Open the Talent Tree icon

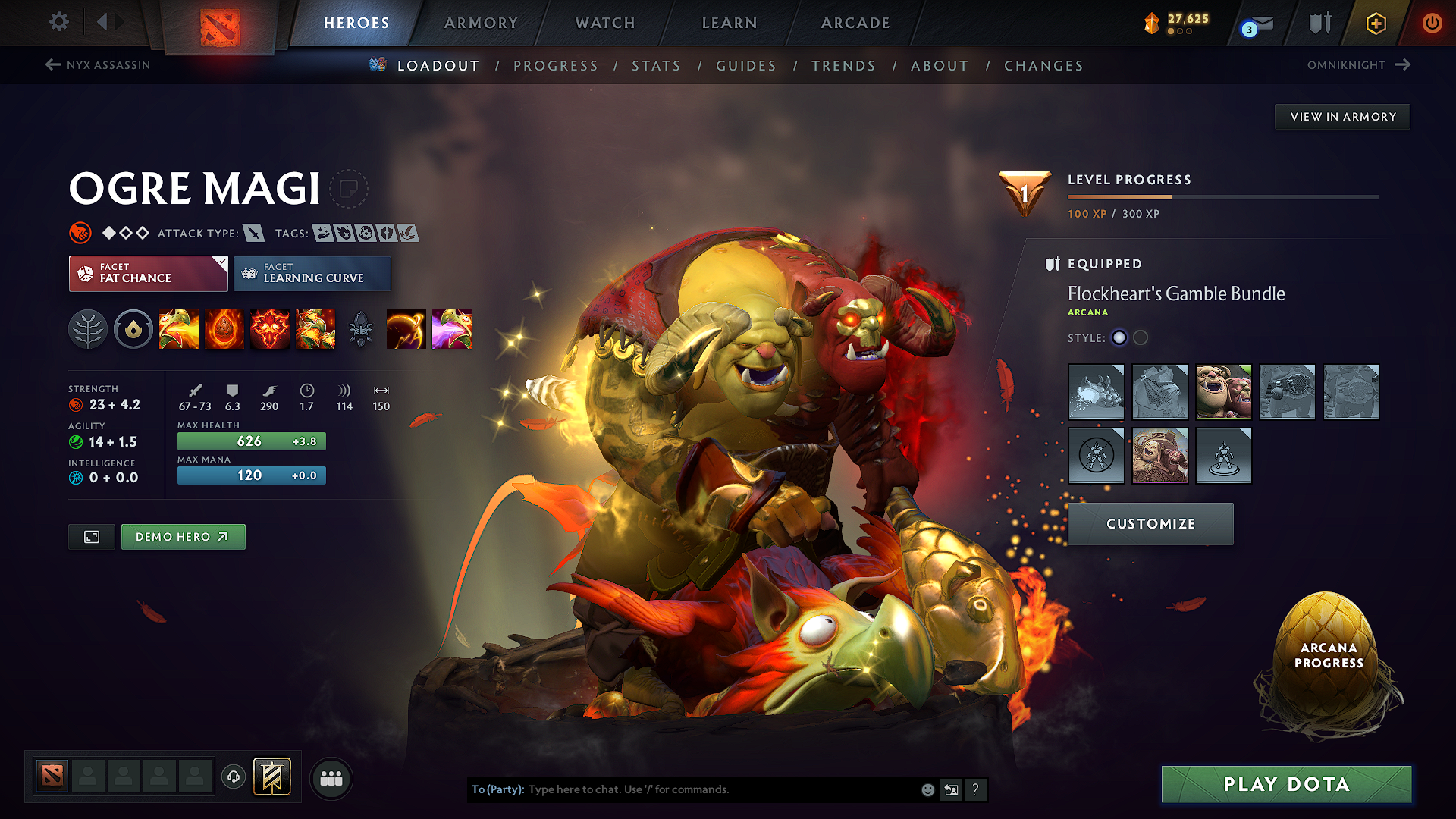tap(88, 329)
